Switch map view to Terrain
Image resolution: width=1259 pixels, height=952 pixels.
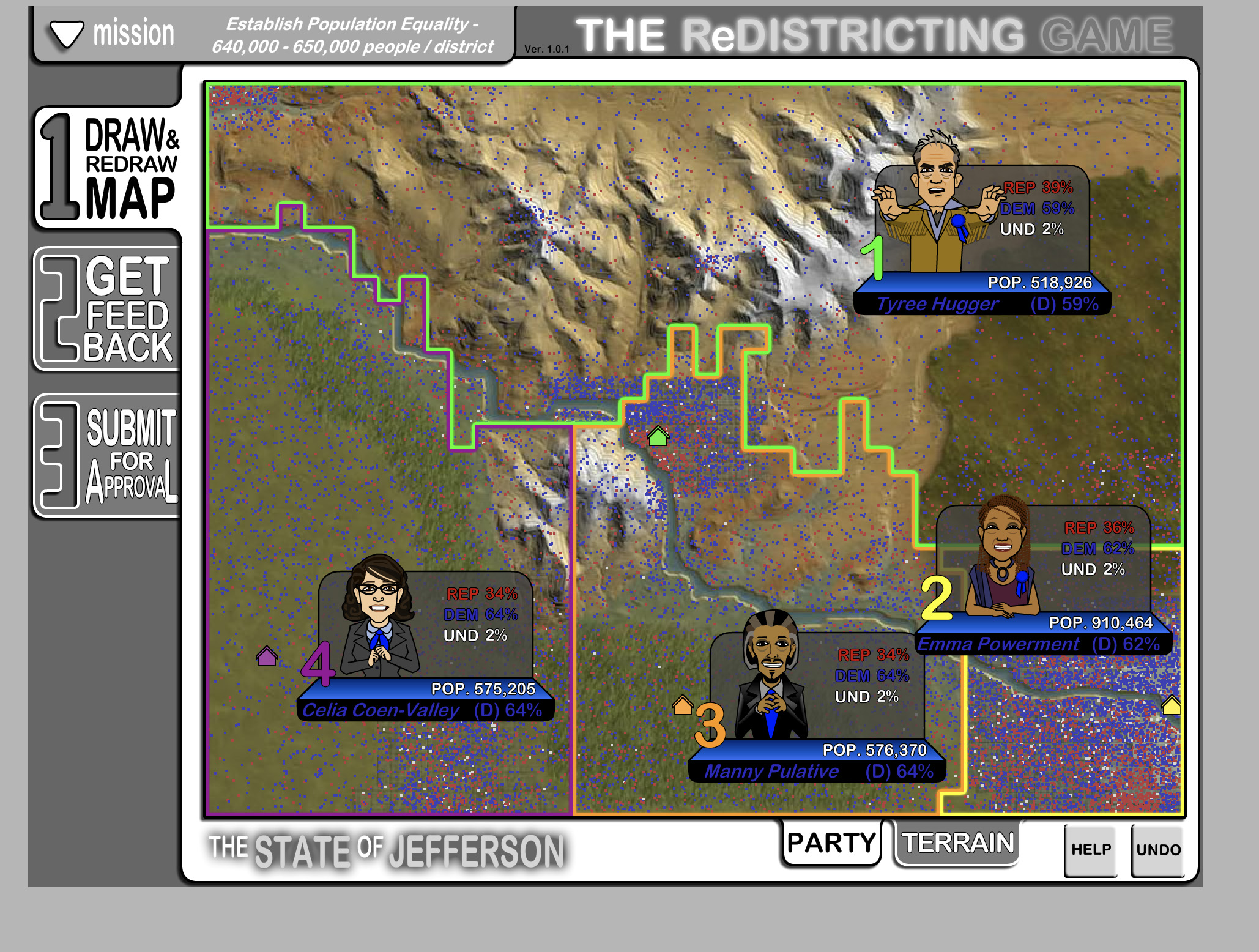957,843
